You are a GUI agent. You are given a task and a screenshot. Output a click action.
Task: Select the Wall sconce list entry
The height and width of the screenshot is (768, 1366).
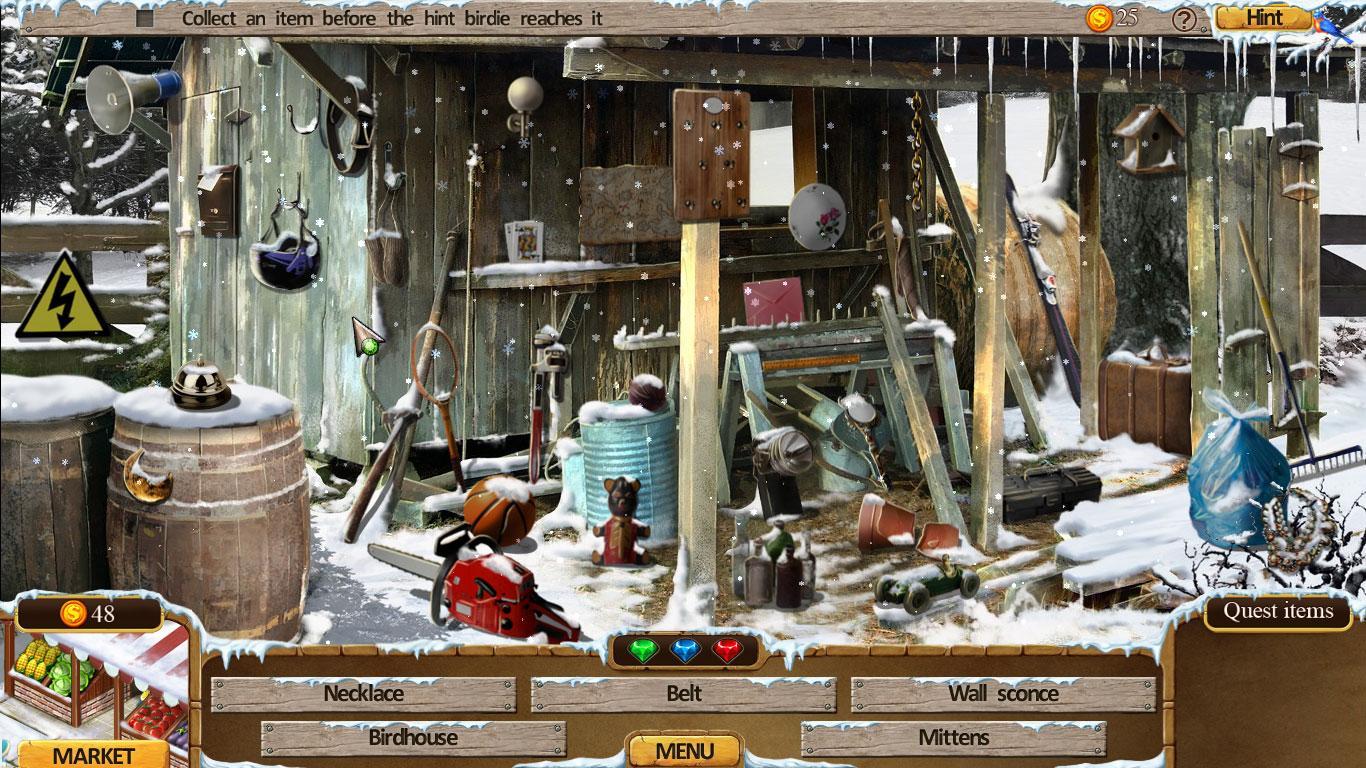1003,694
